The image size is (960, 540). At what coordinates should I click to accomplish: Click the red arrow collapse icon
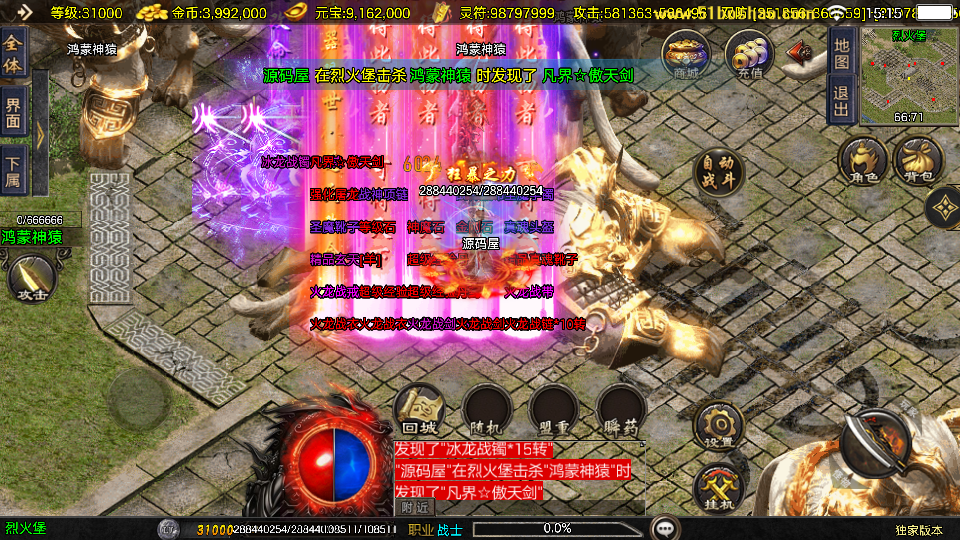click(x=798, y=52)
